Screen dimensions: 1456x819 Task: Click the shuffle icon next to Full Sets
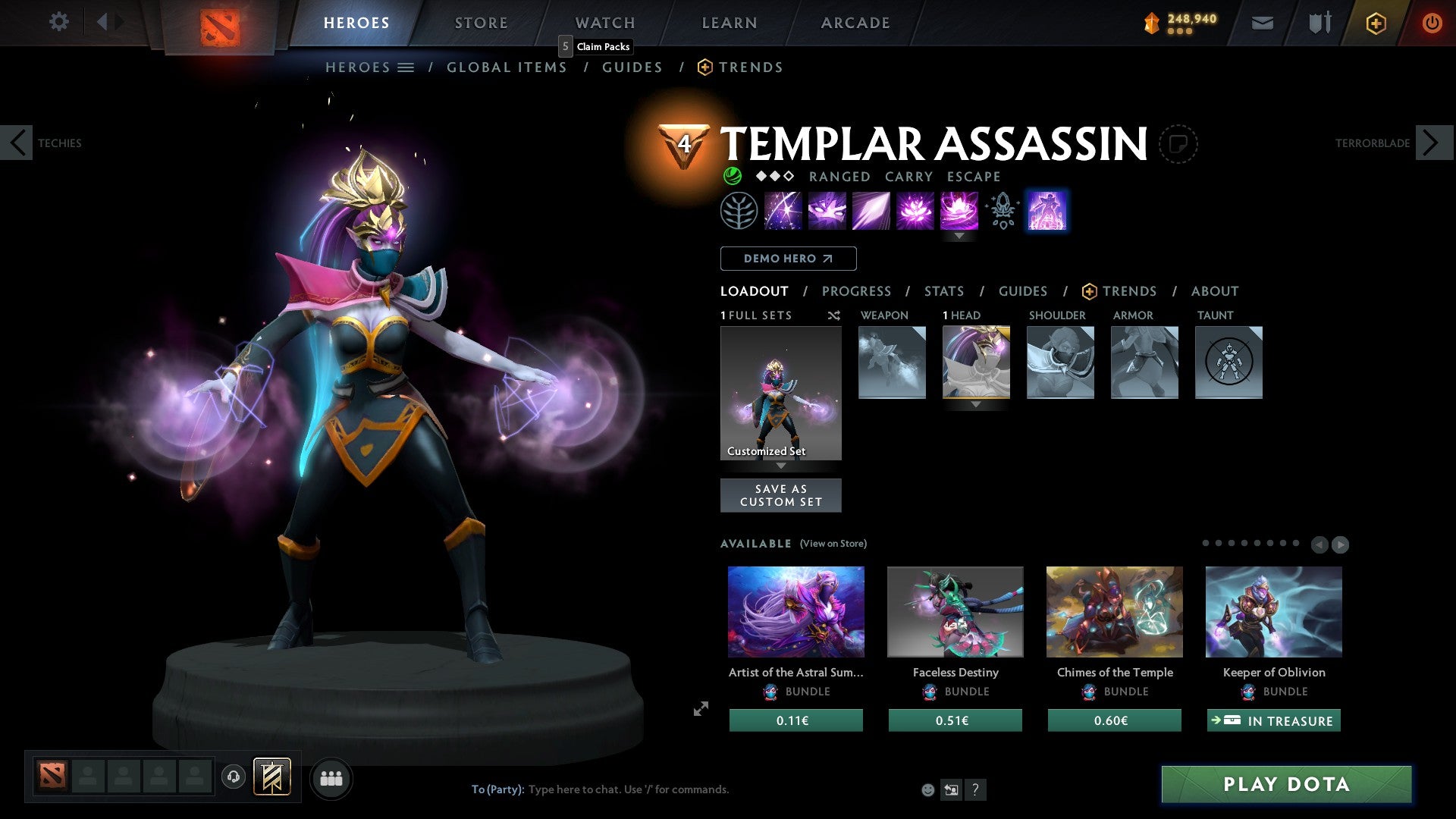834,315
